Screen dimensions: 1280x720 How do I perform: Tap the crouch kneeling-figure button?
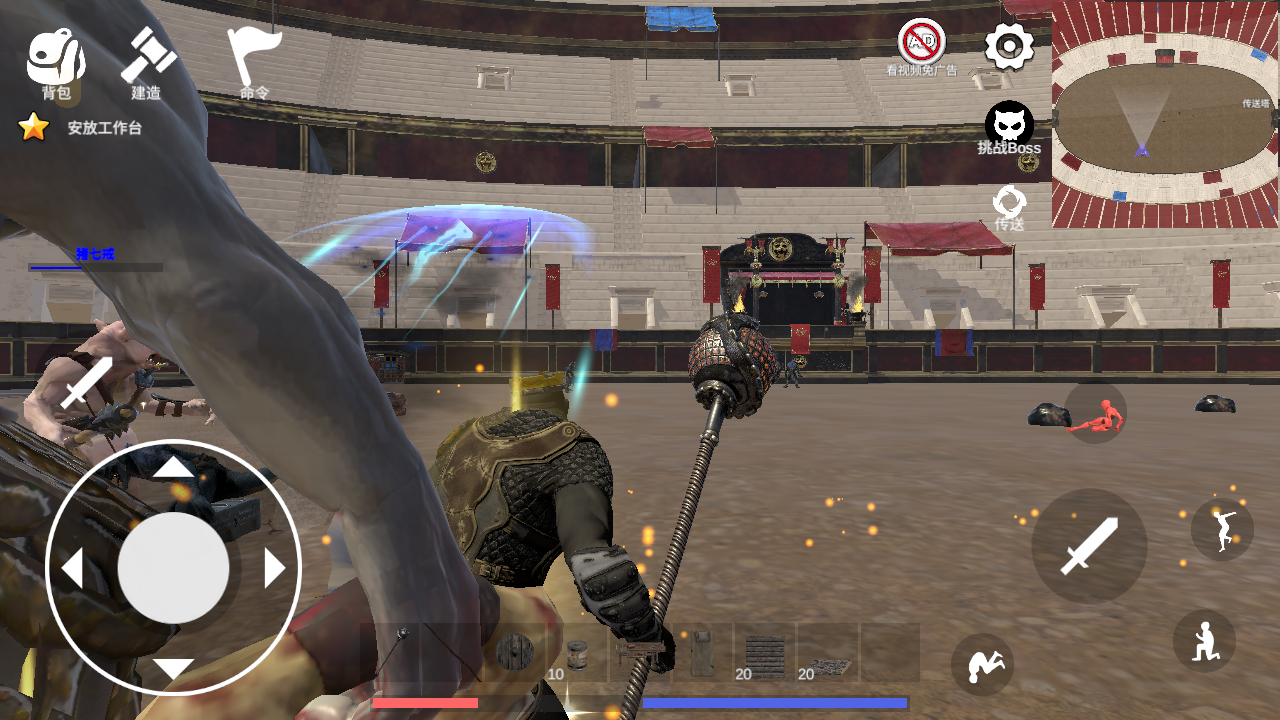[x=1204, y=641]
